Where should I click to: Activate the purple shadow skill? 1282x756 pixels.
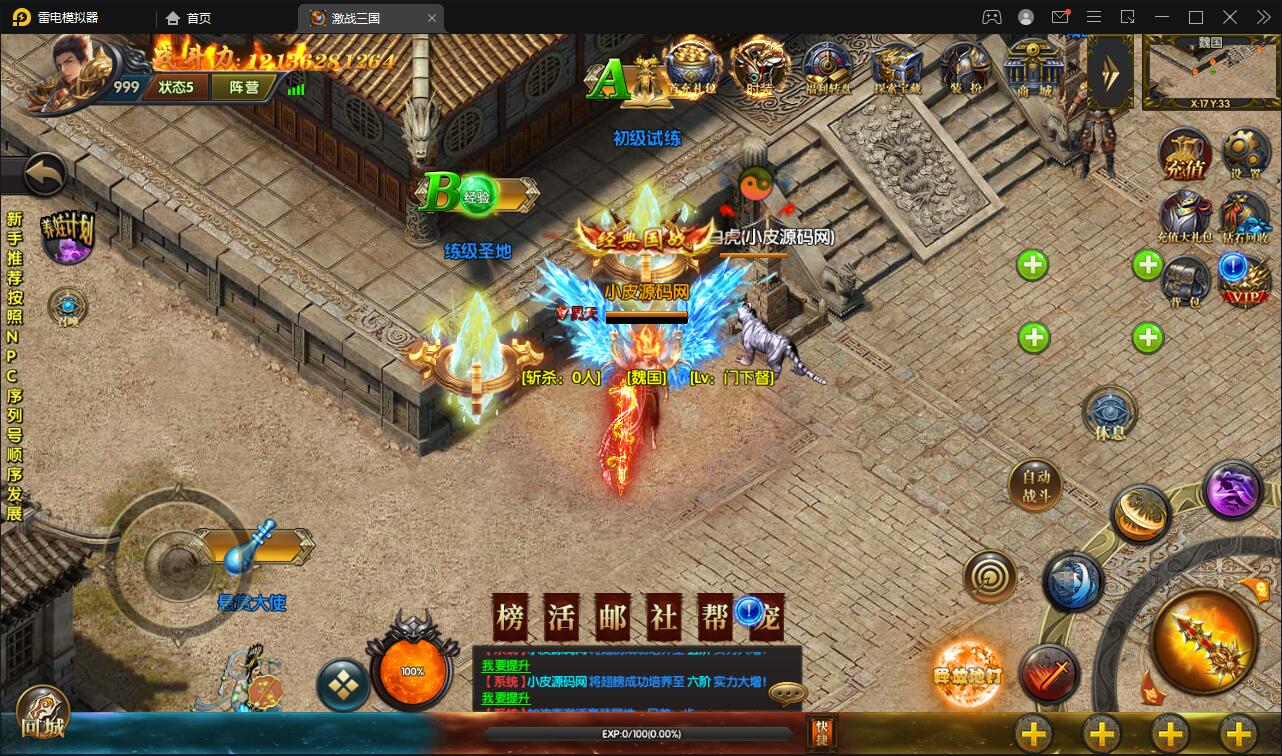(1232, 490)
